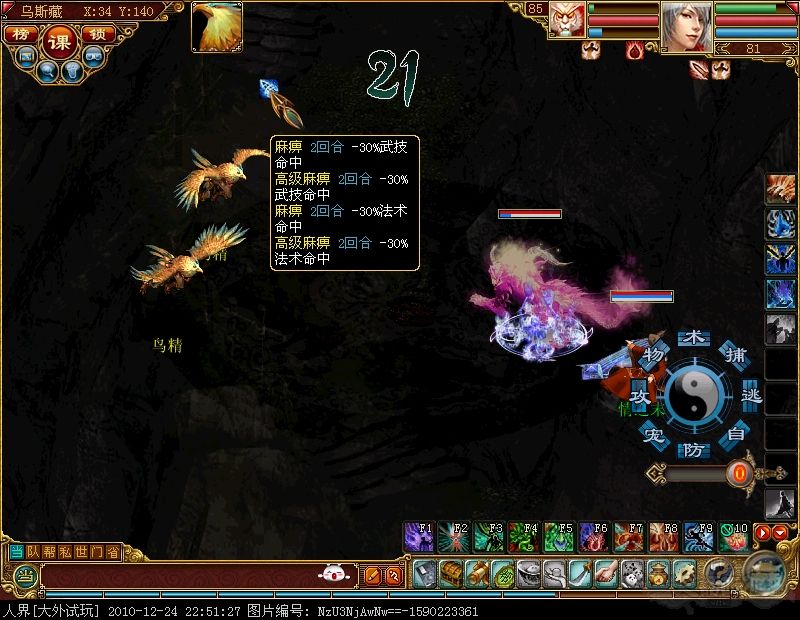
Task: Activate the 自 (auto) battle command
Action: (x=736, y=434)
